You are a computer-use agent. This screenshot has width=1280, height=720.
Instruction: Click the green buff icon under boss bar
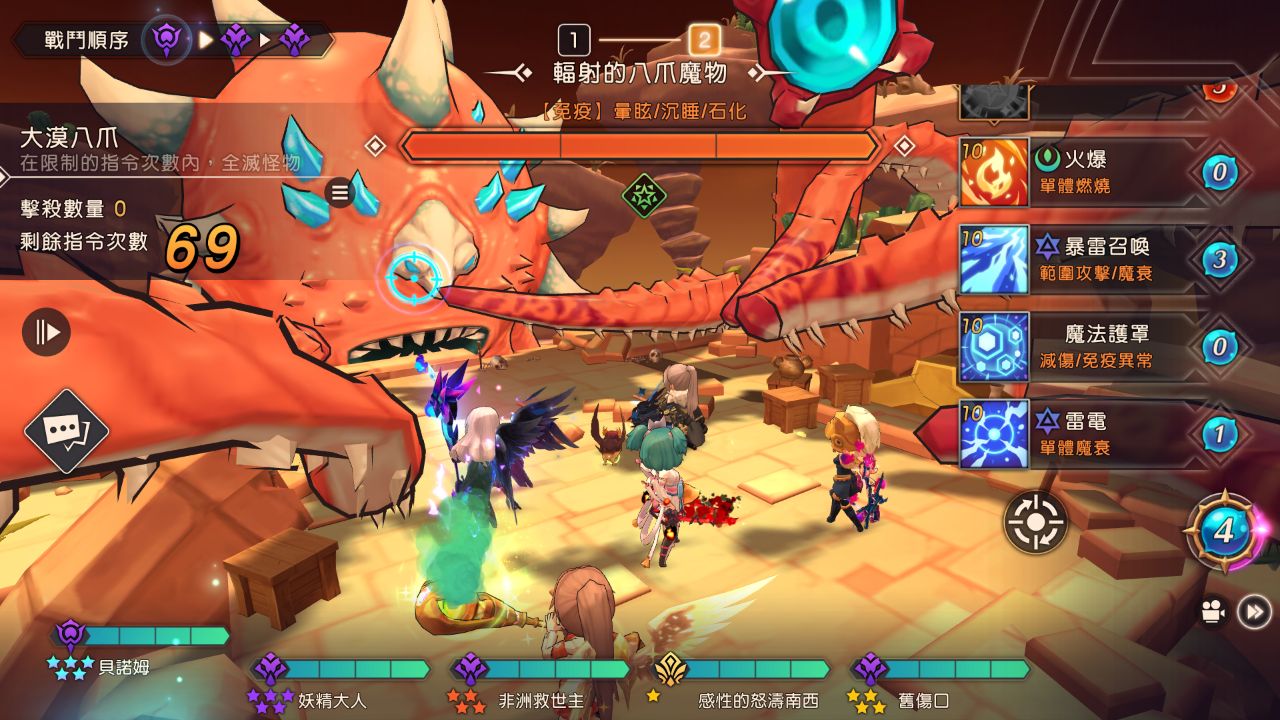(644, 194)
